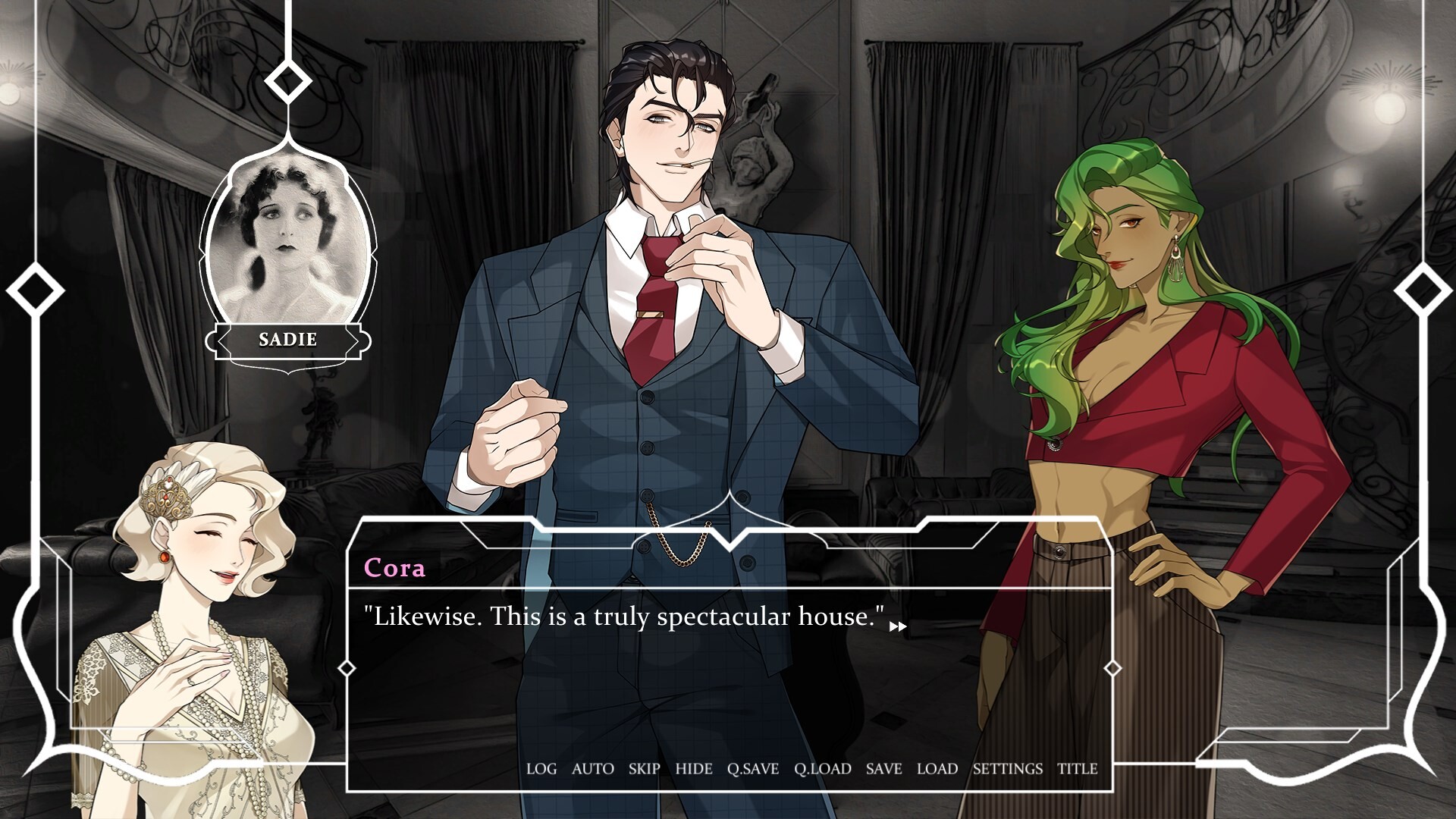Open the LOAD game screen
Screen dimensions: 1456x819
(x=937, y=768)
